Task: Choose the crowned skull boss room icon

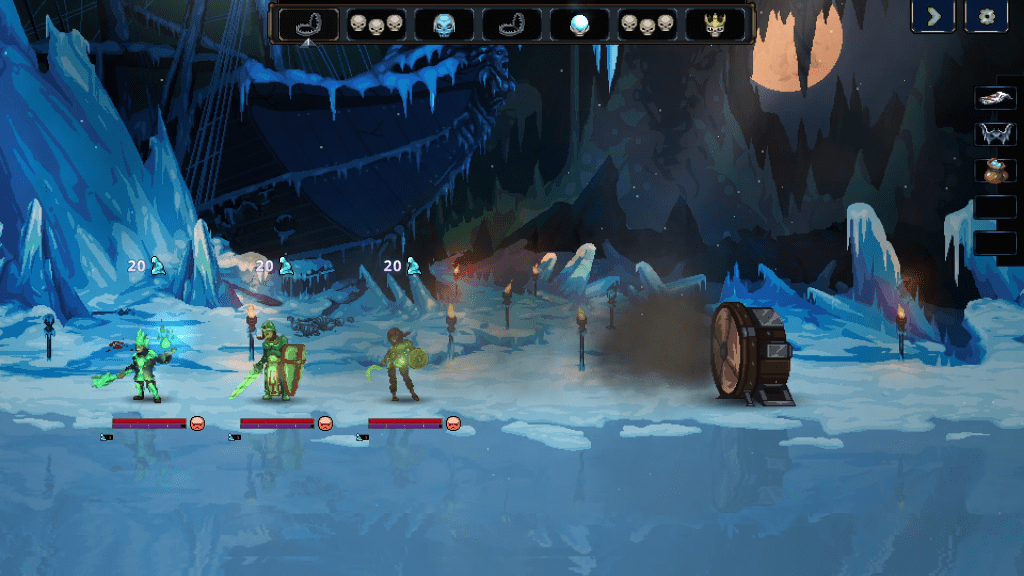Action: point(714,24)
